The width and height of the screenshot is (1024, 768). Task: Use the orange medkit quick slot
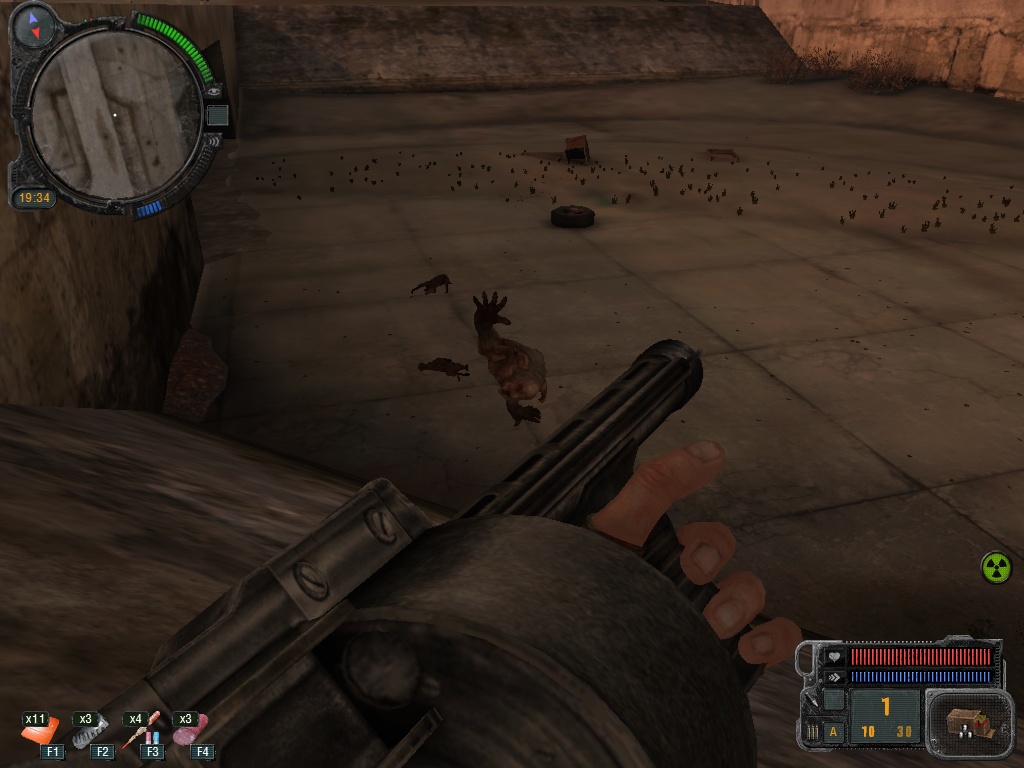(41, 733)
